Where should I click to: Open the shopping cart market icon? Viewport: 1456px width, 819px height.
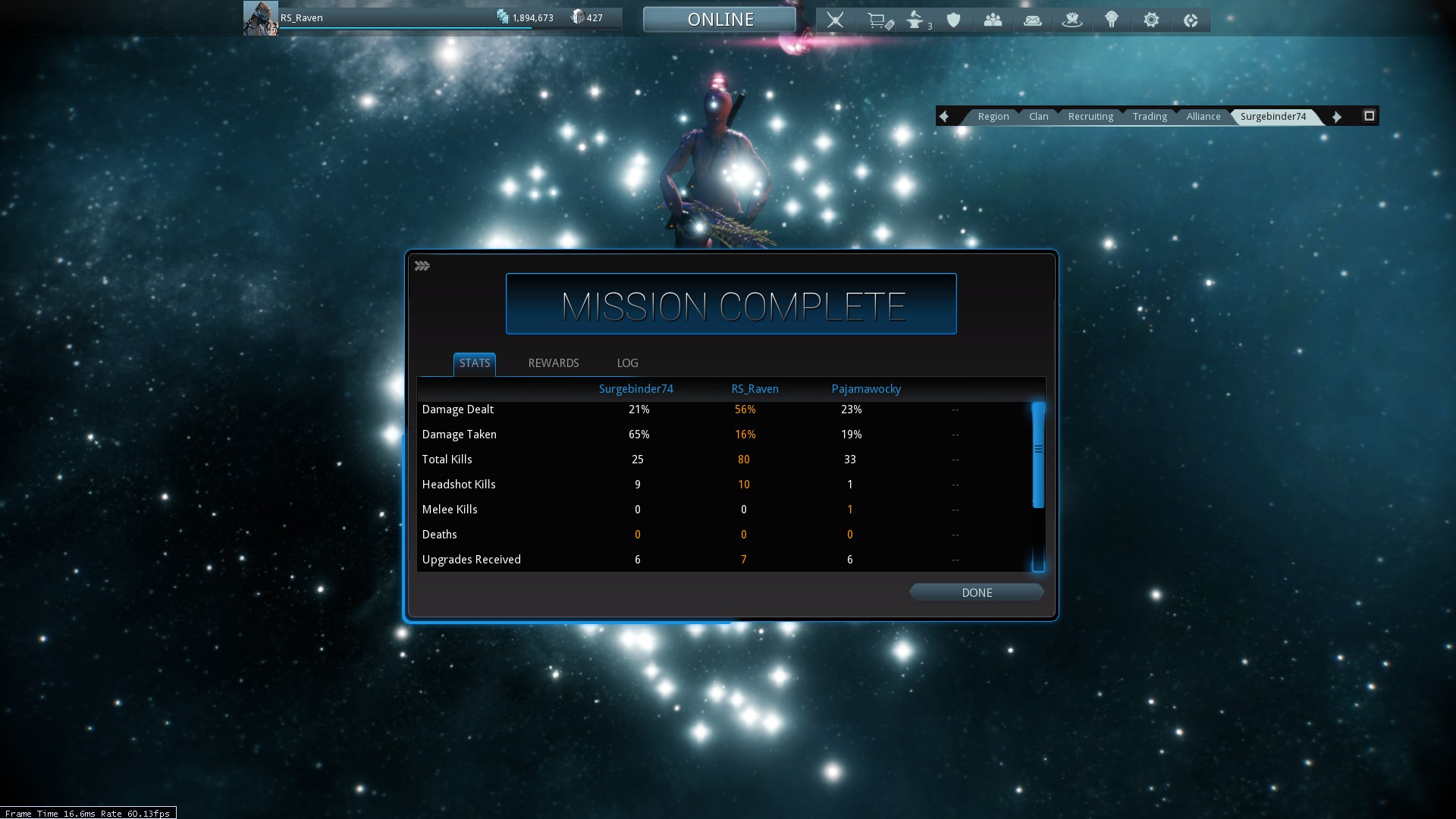(x=878, y=20)
